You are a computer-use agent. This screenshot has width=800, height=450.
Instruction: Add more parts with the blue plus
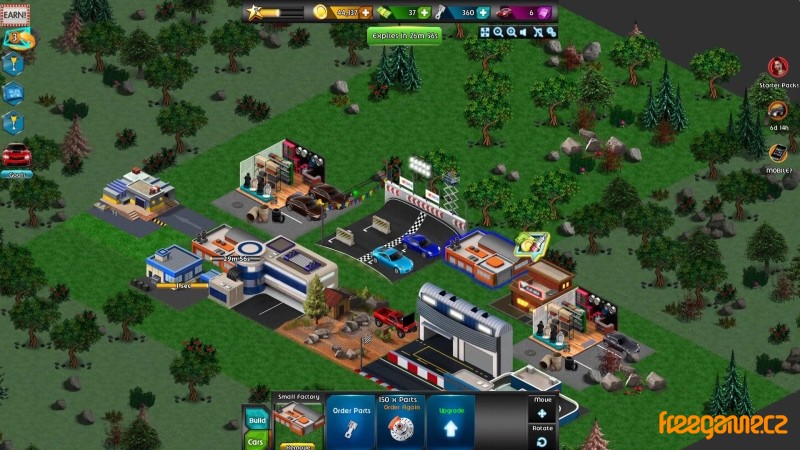pyautogui.click(x=484, y=12)
